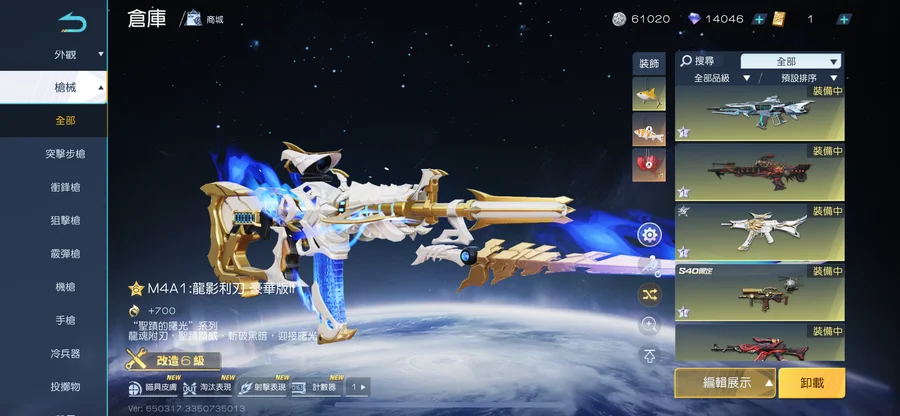900x416 pixels.
Task: Click the gear settings icon beside weapon
Action: point(650,235)
